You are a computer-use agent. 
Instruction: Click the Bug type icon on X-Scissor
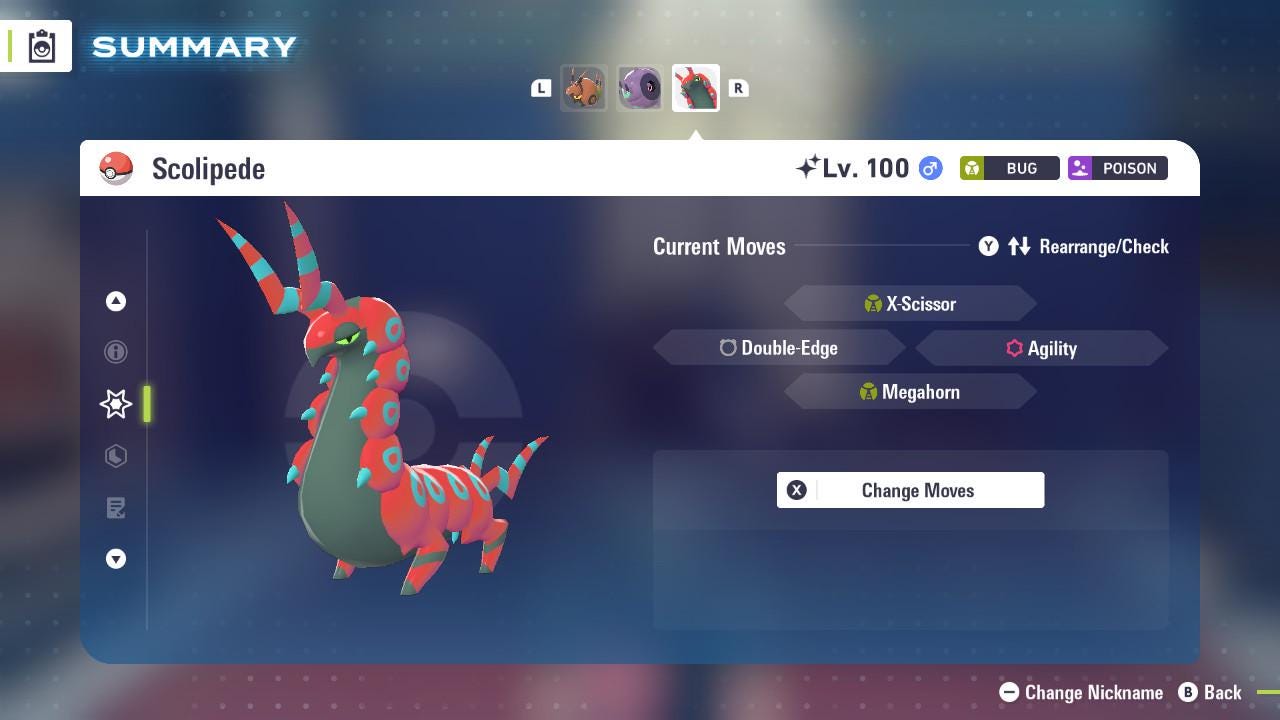coord(871,303)
